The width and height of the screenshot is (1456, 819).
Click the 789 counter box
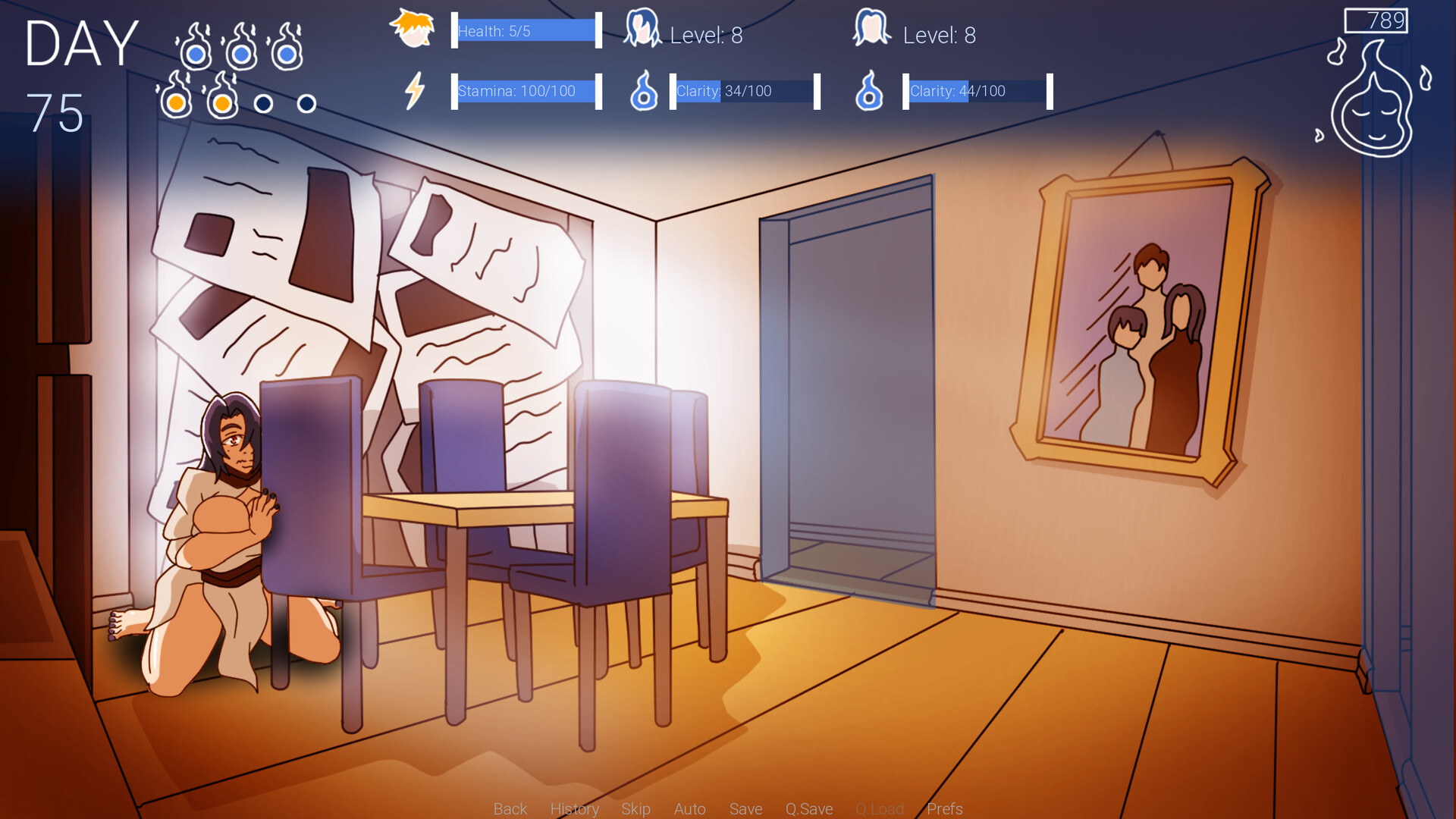coord(1376,21)
